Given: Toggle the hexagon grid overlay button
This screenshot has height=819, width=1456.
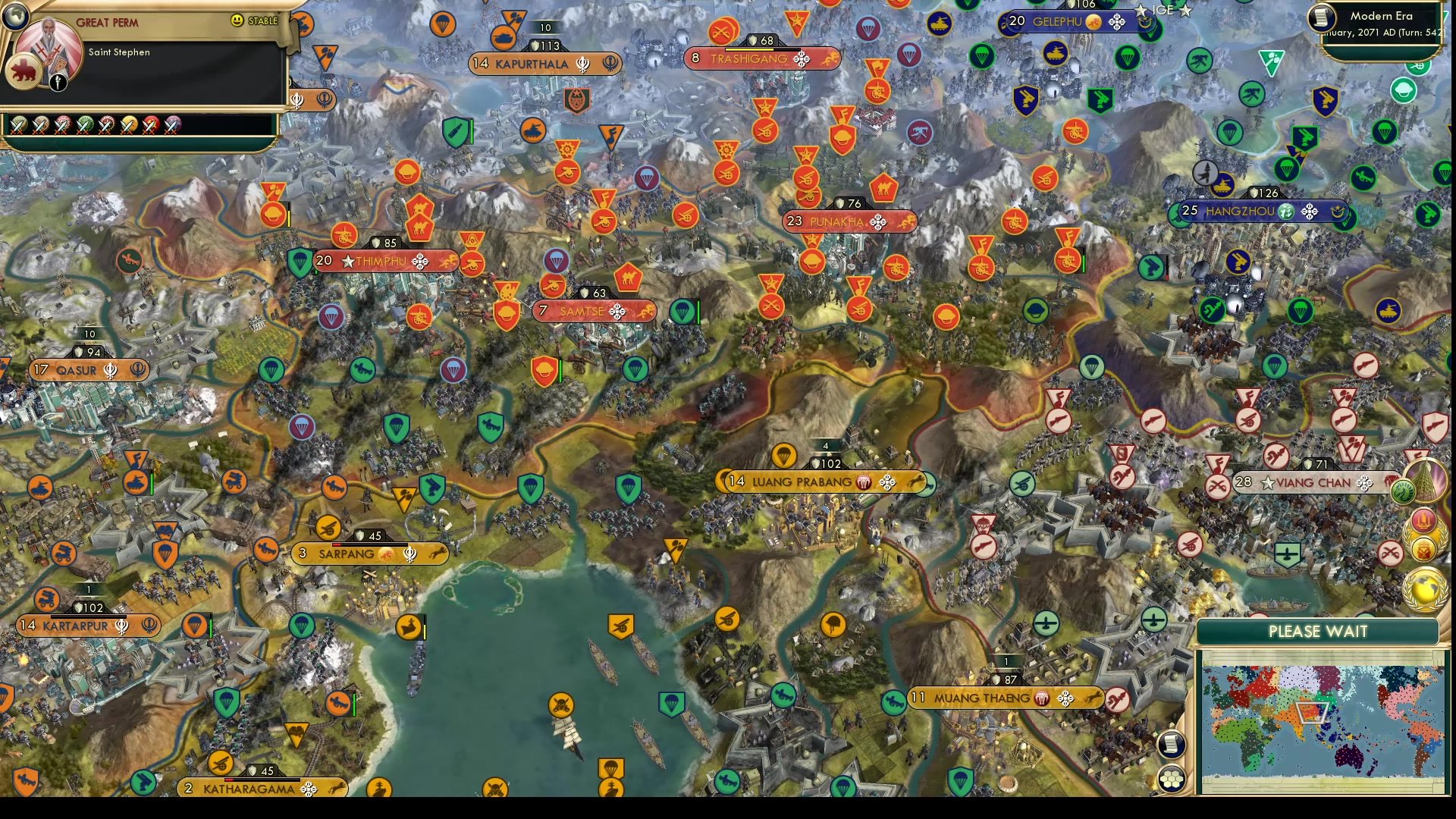Looking at the screenshot, I should point(1172,778).
